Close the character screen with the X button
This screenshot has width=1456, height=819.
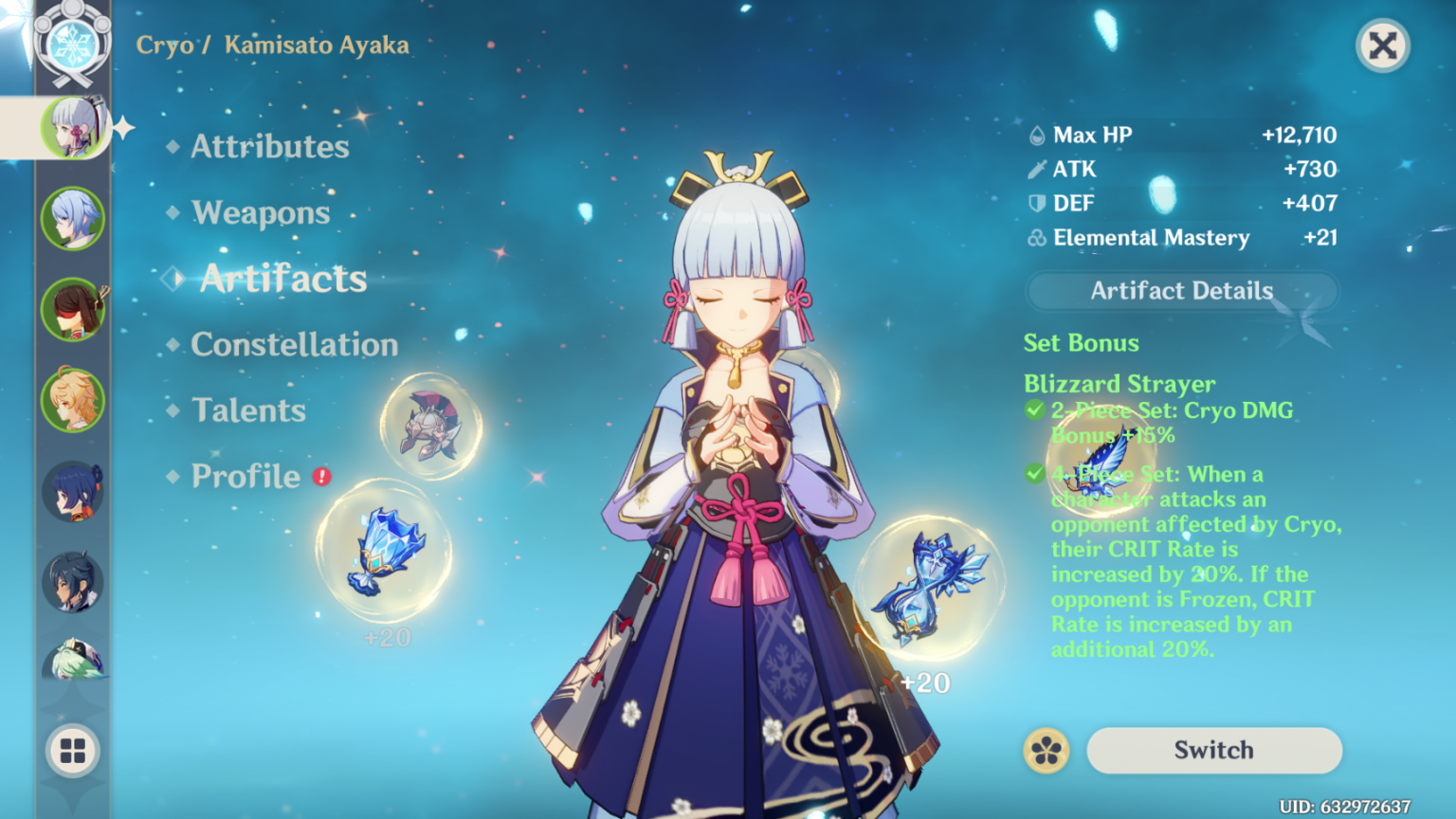coord(1382,45)
